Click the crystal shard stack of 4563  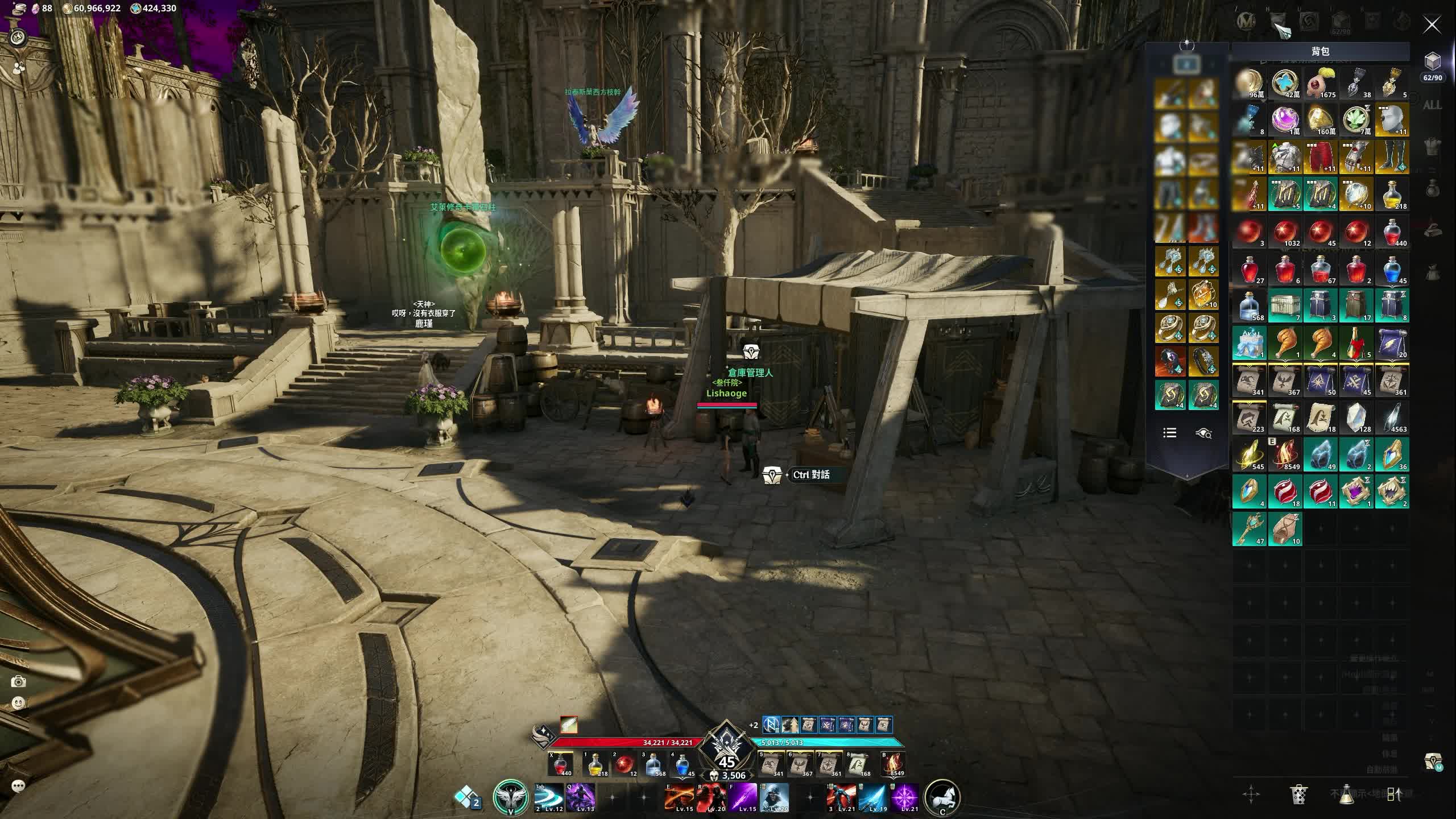[x=1392, y=418]
